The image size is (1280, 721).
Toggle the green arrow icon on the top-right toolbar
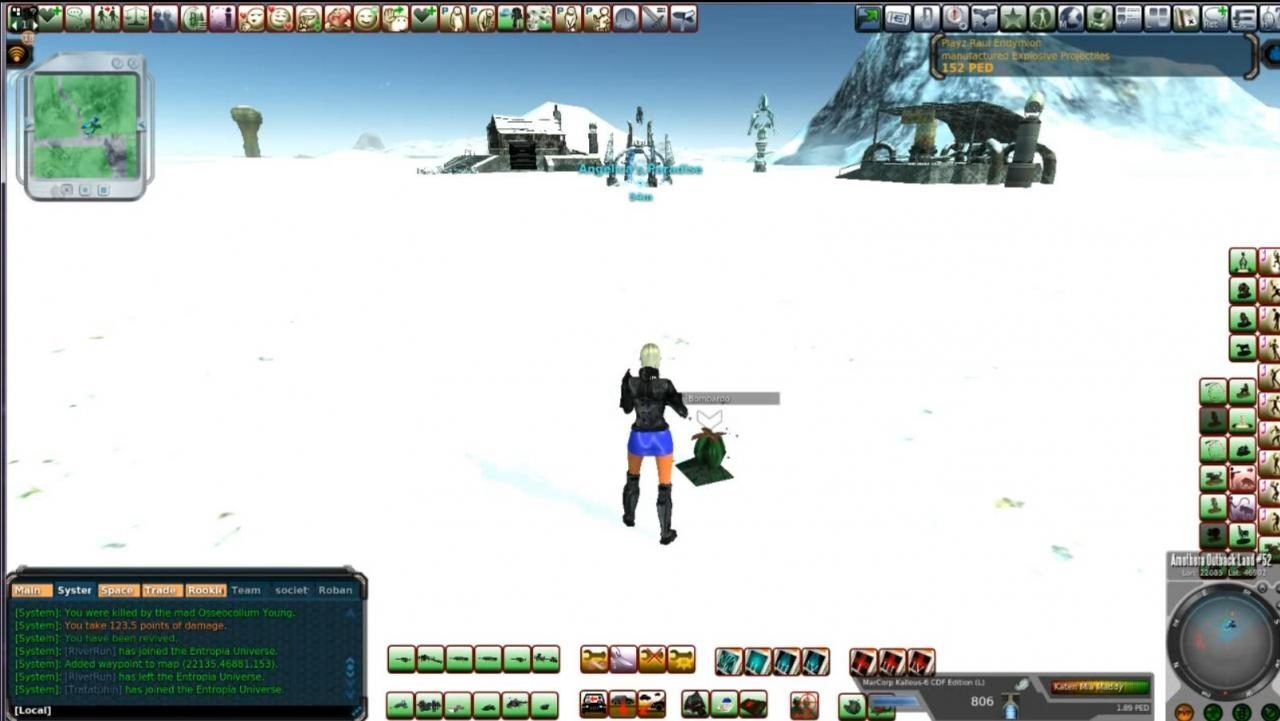[x=868, y=15]
